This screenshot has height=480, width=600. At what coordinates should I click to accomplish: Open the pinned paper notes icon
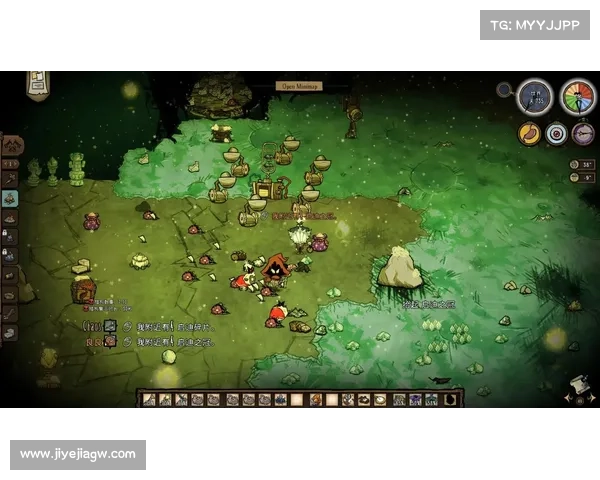click(38, 82)
